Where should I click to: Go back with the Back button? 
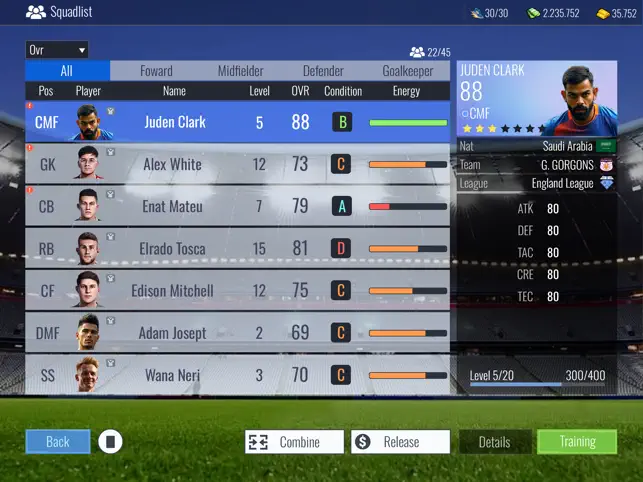[57, 441]
